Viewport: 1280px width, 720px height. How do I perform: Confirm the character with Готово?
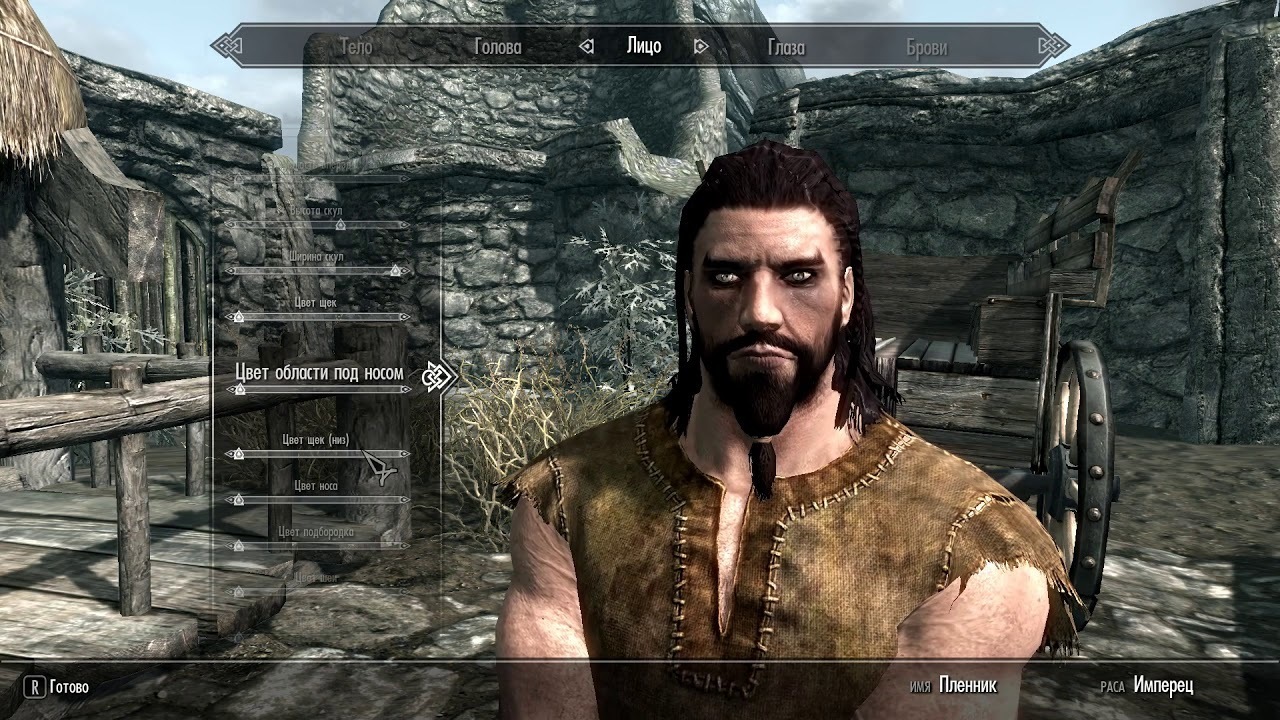pos(58,687)
